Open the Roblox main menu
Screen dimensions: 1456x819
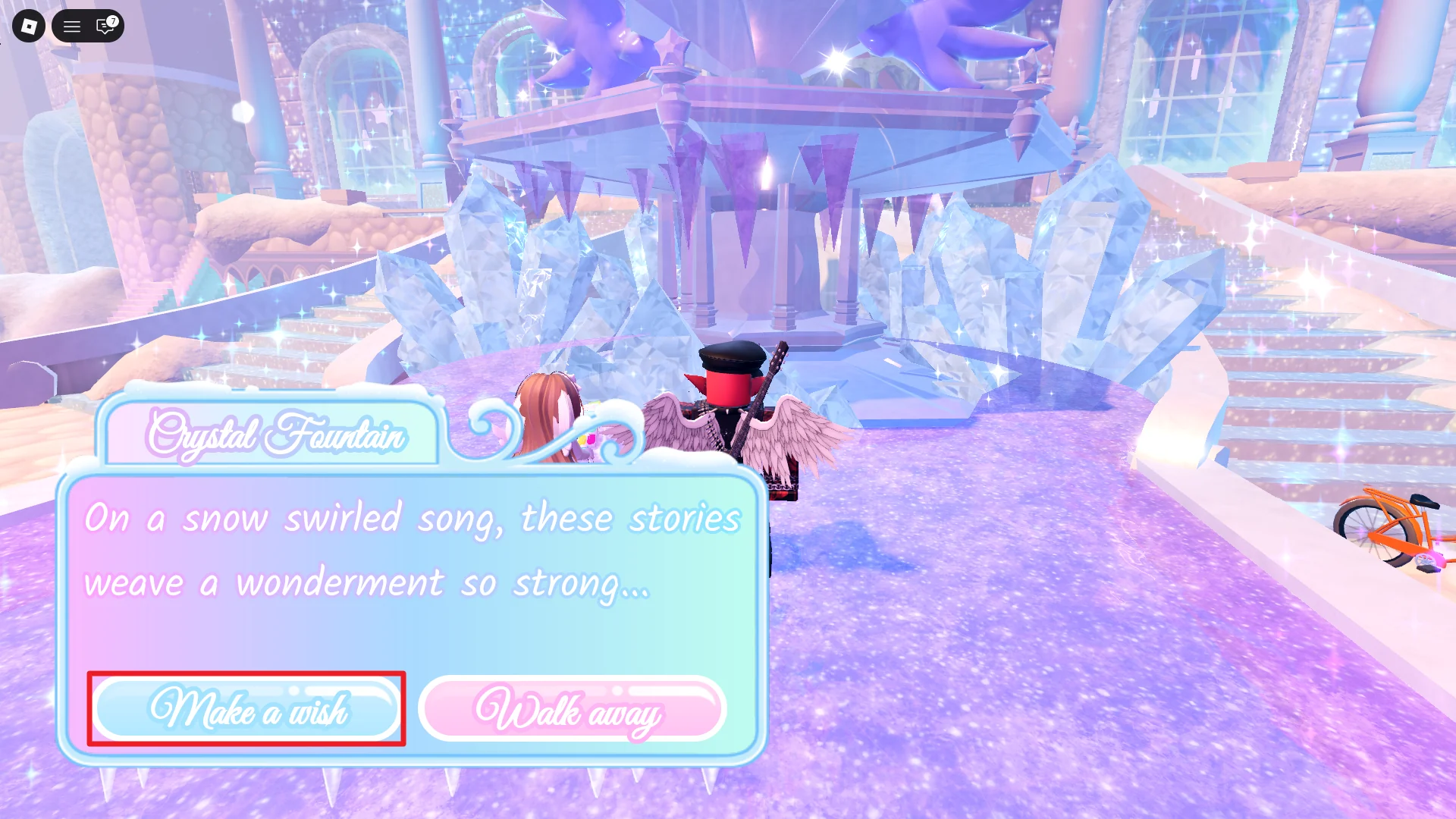(28, 26)
